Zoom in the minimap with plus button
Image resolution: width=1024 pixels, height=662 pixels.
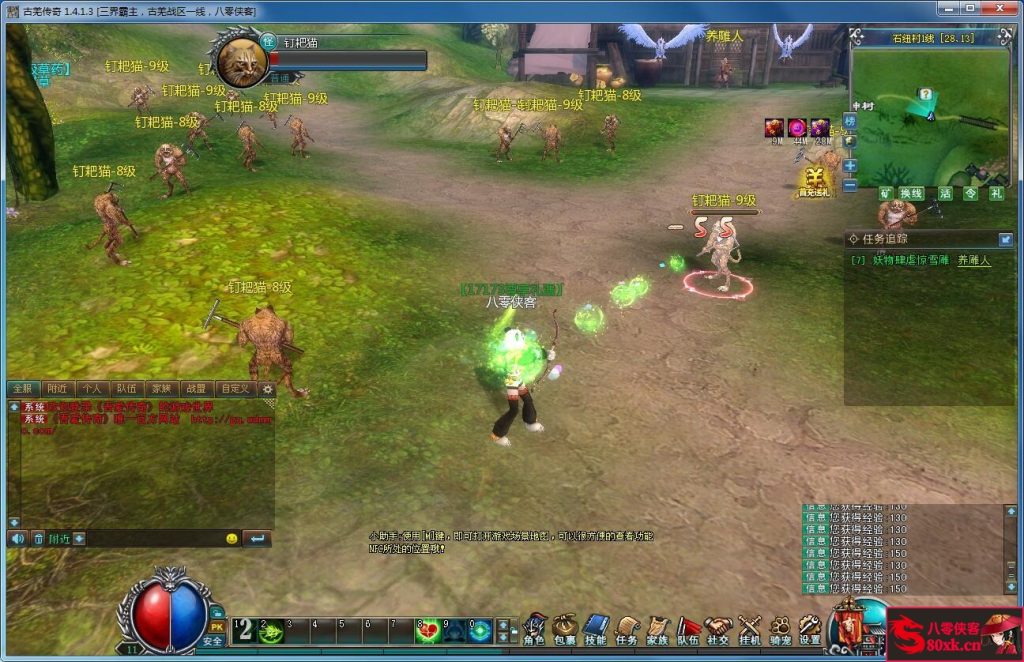click(850, 166)
